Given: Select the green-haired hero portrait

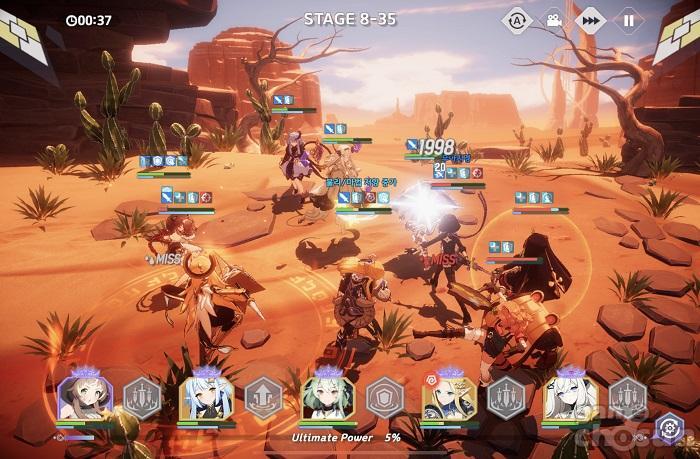Looking at the screenshot, I should pos(327,396).
